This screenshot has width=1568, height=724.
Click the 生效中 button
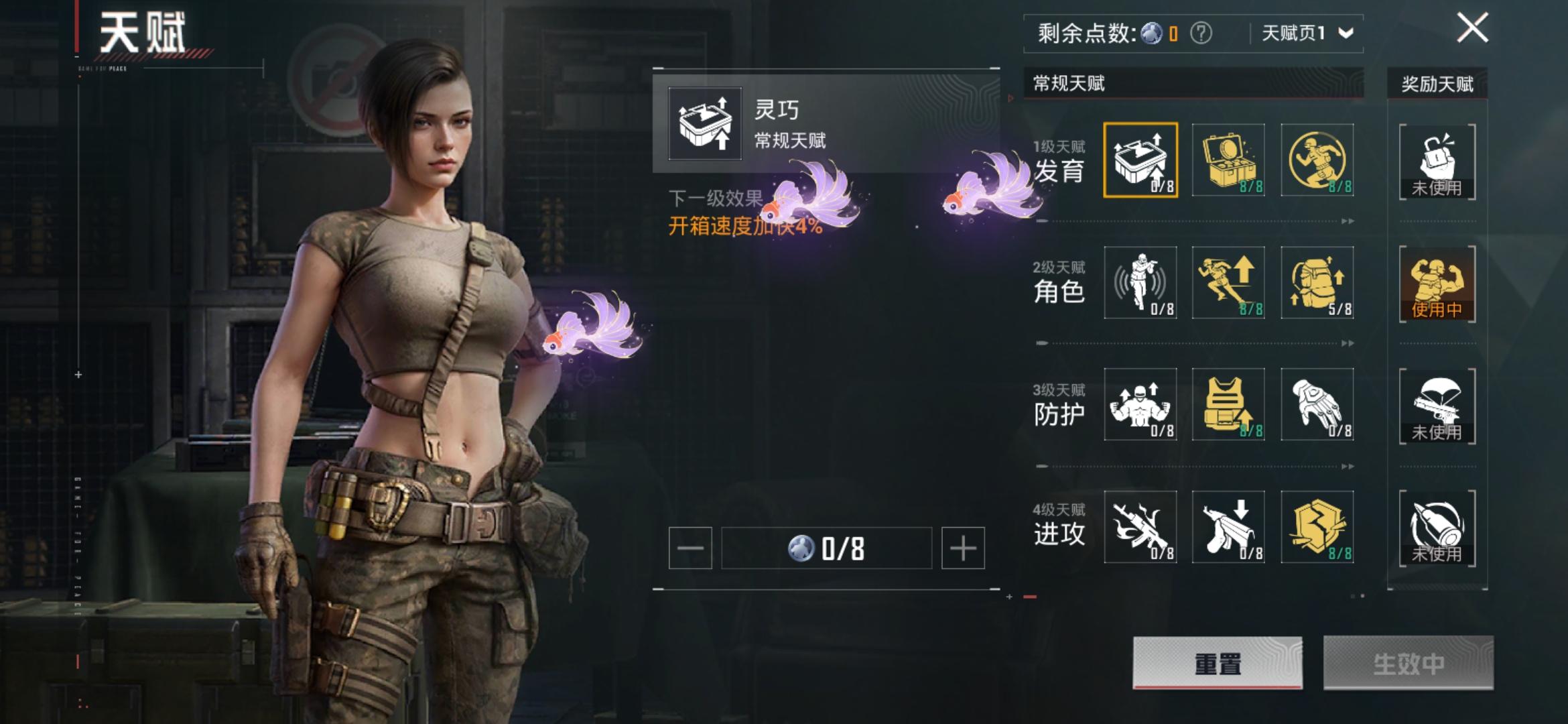coord(1408,663)
